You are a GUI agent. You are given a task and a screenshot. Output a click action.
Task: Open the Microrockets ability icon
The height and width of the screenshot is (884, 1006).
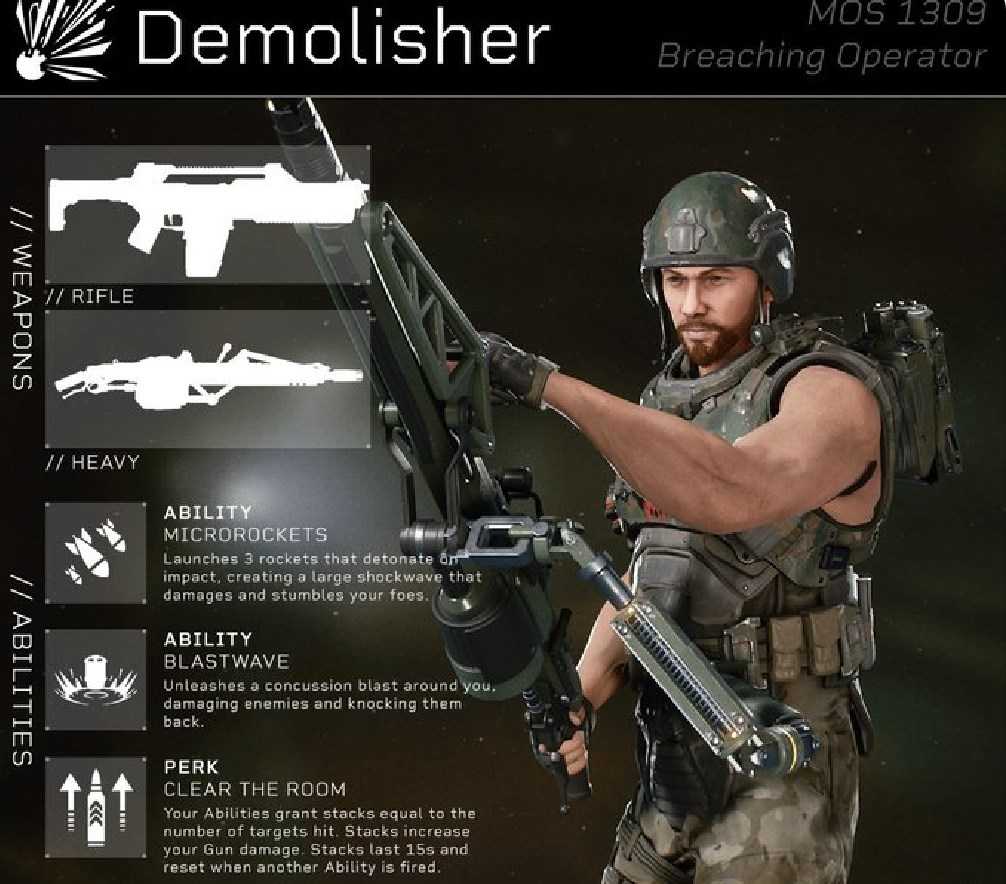(96, 553)
